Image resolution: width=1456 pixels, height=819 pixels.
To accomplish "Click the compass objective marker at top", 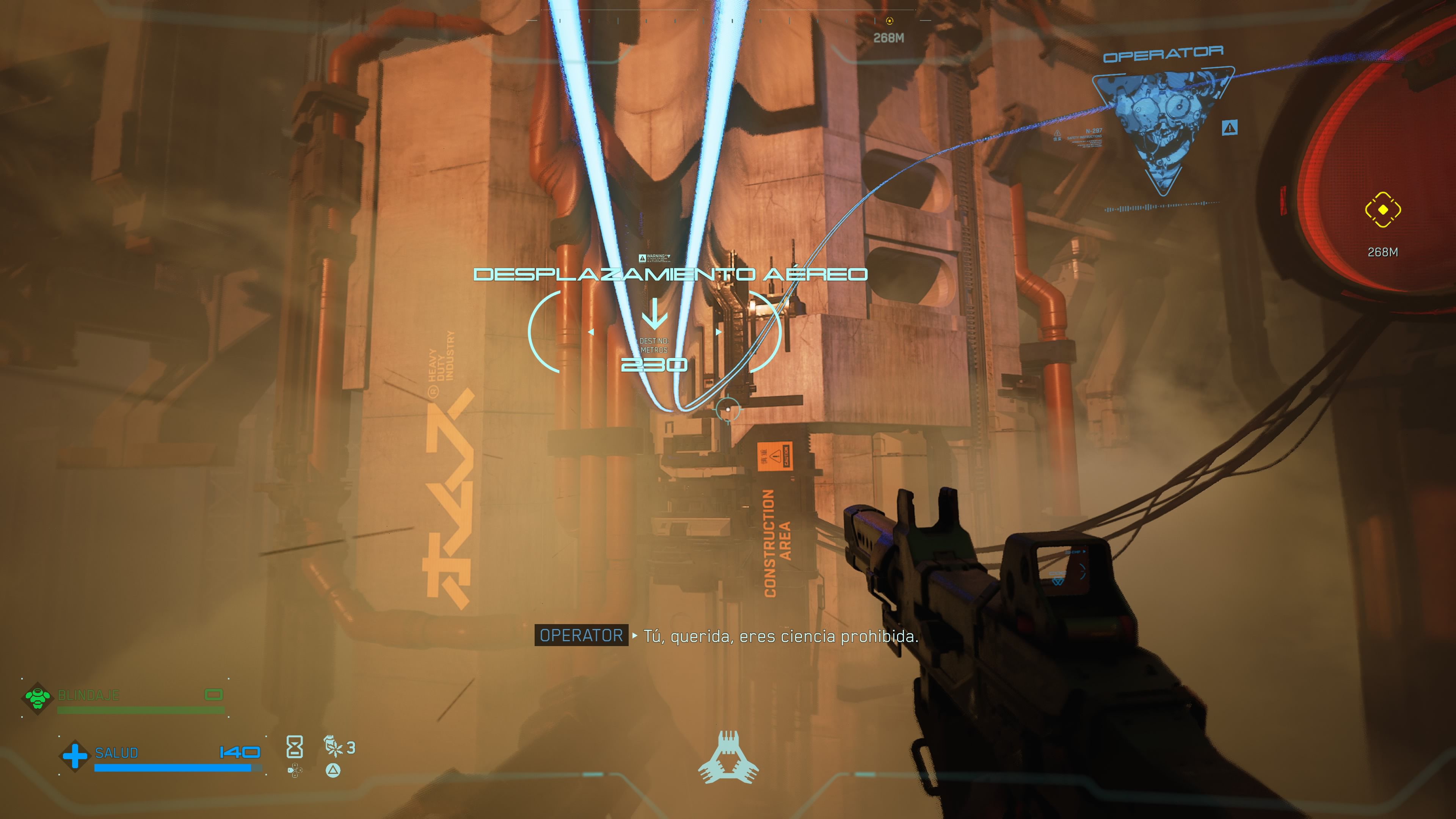I will (x=890, y=21).
